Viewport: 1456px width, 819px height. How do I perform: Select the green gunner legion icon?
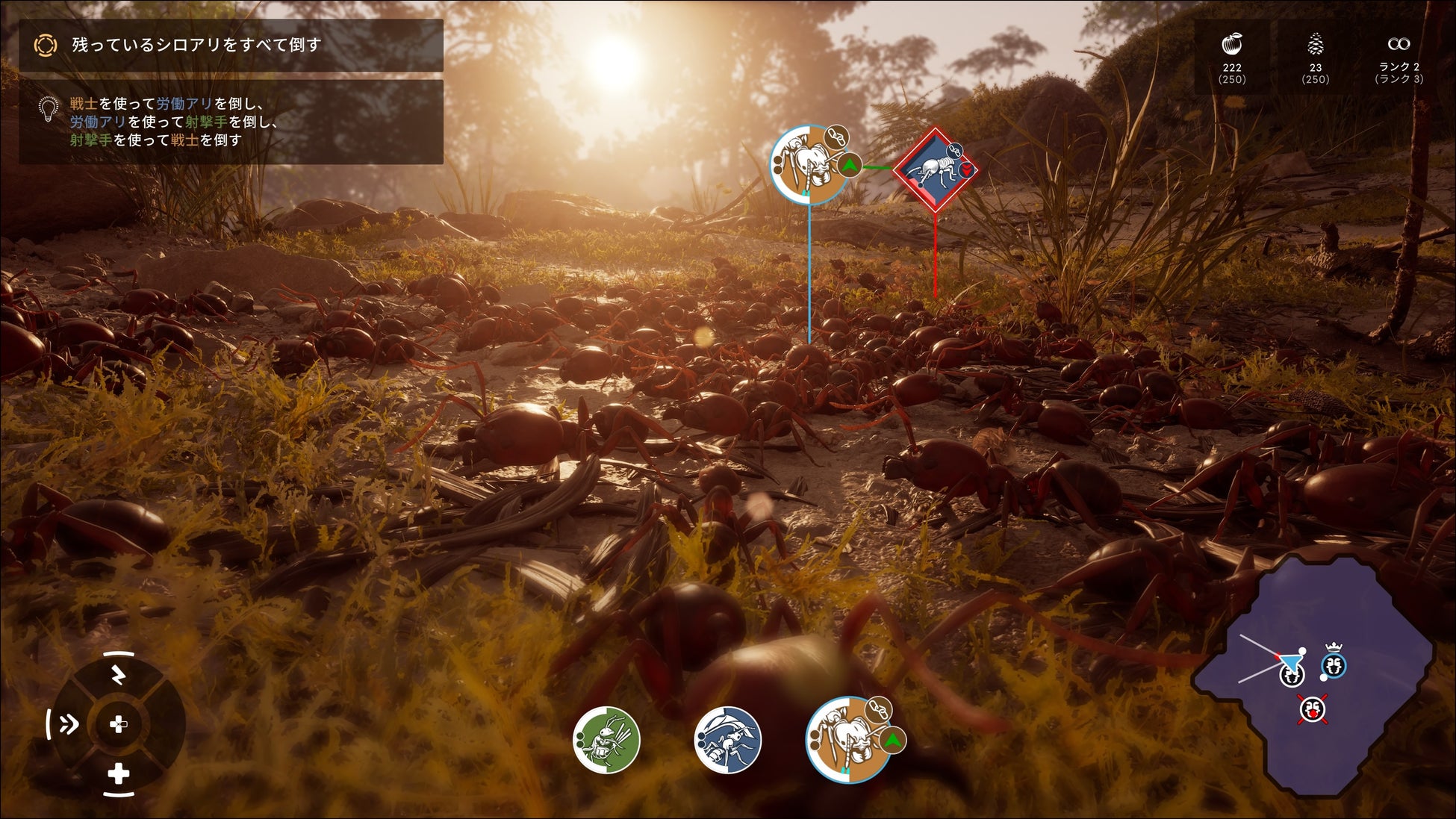pos(606,740)
